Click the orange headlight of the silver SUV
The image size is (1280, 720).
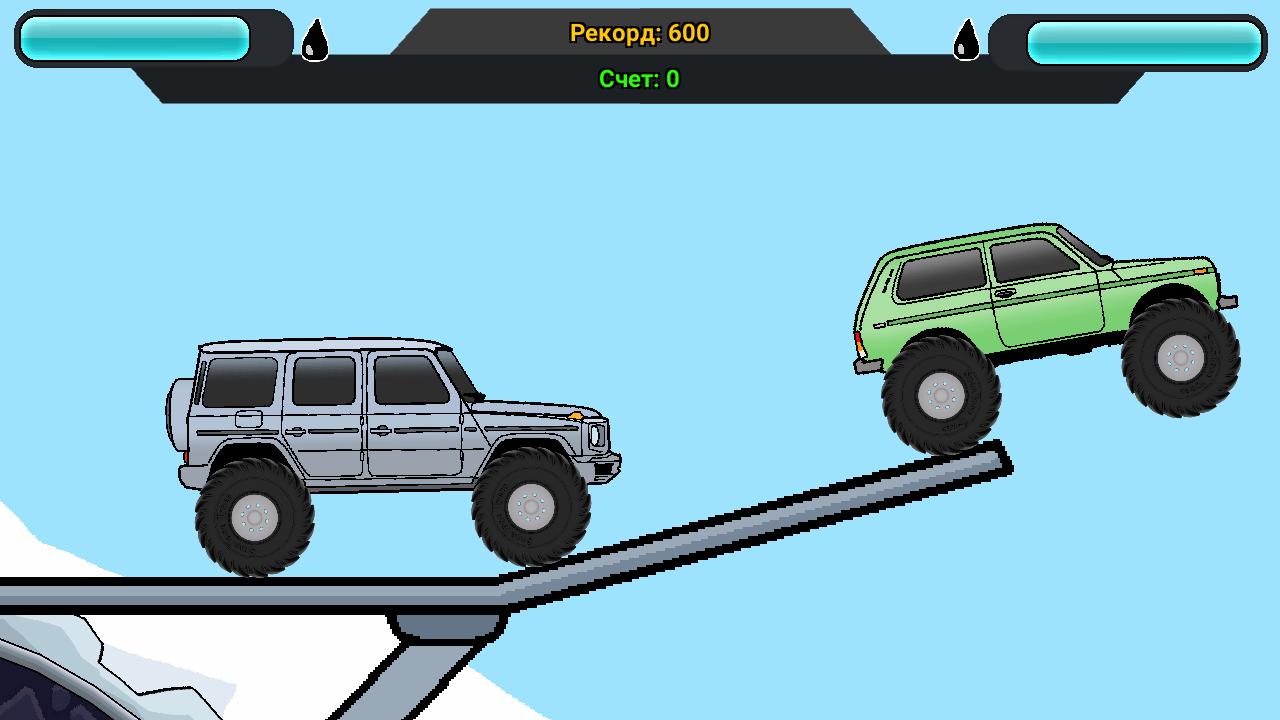tap(578, 414)
